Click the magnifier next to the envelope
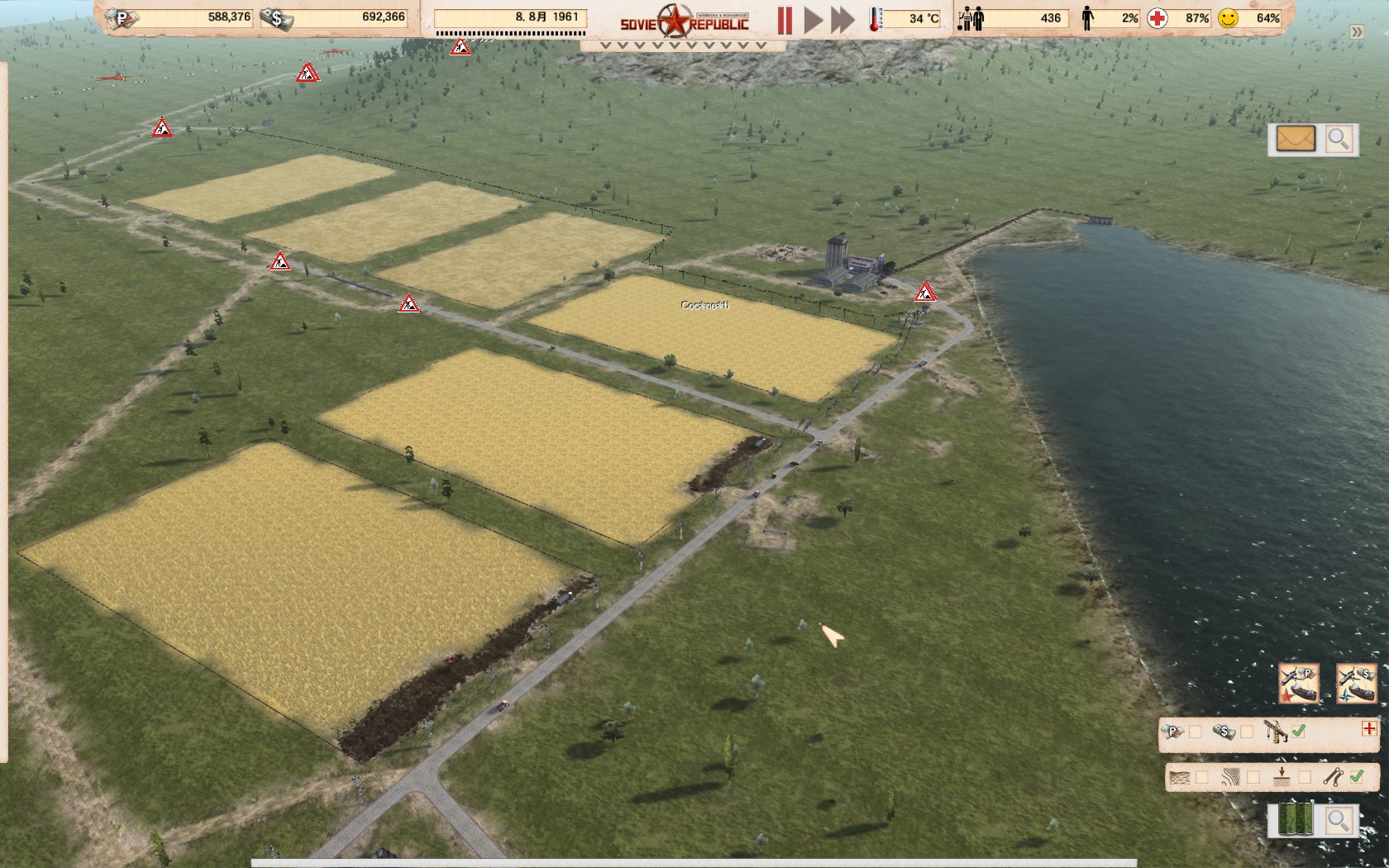The image size is (1389, 868). [x=1338, y=139]
